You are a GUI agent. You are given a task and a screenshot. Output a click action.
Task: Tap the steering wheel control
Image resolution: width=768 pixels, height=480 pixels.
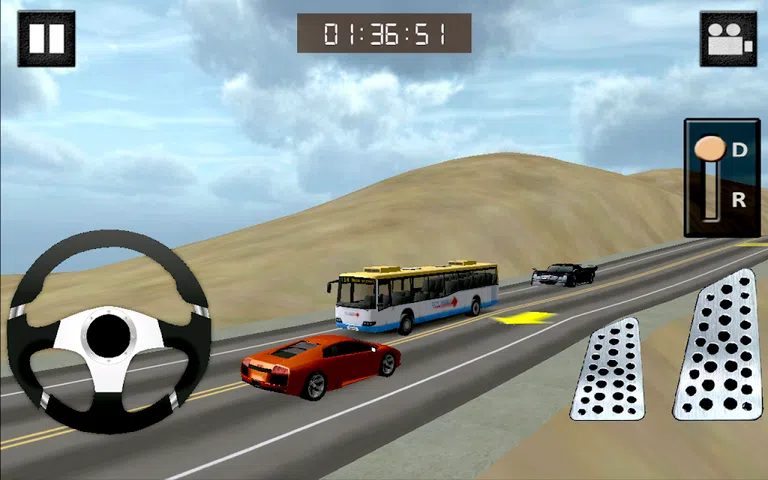coord(108,333)
